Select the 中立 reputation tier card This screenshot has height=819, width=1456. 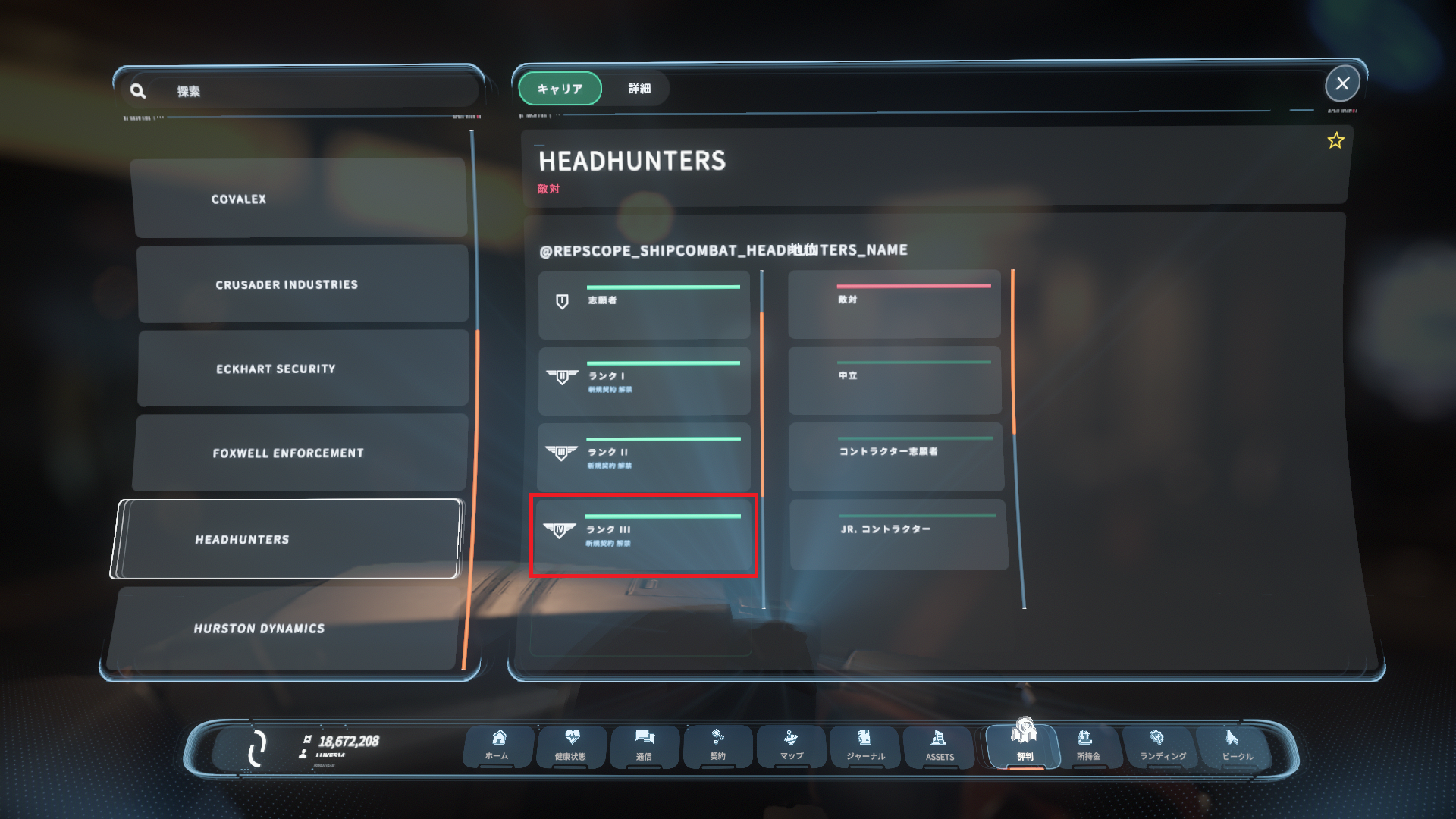tap(893, 380)
